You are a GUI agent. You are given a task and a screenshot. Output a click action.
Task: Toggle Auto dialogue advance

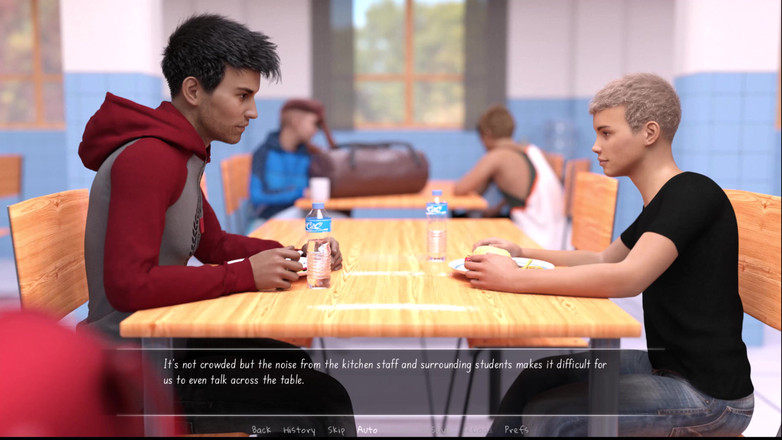point(367,430)
